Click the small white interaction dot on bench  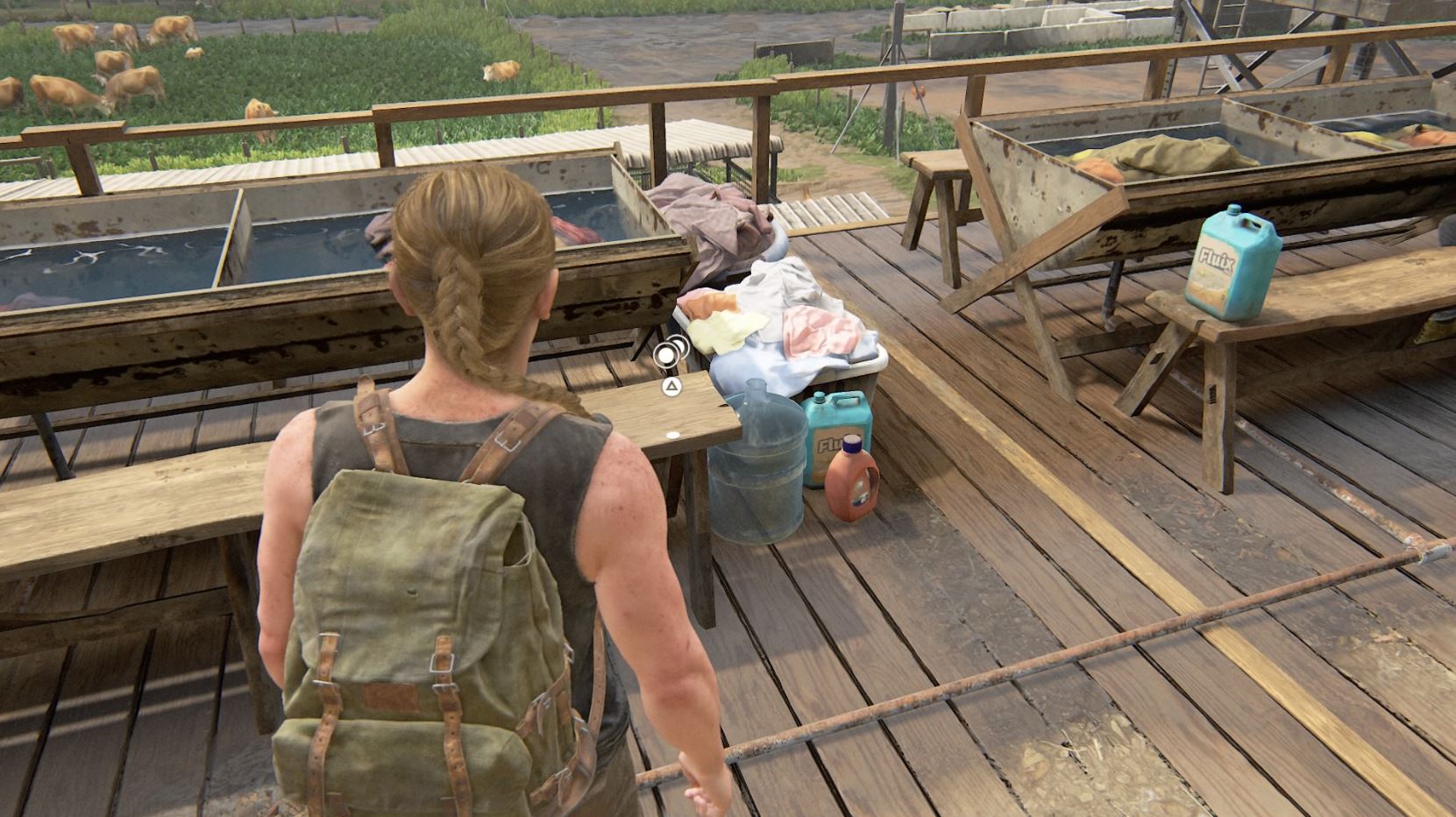click(672, 432)
